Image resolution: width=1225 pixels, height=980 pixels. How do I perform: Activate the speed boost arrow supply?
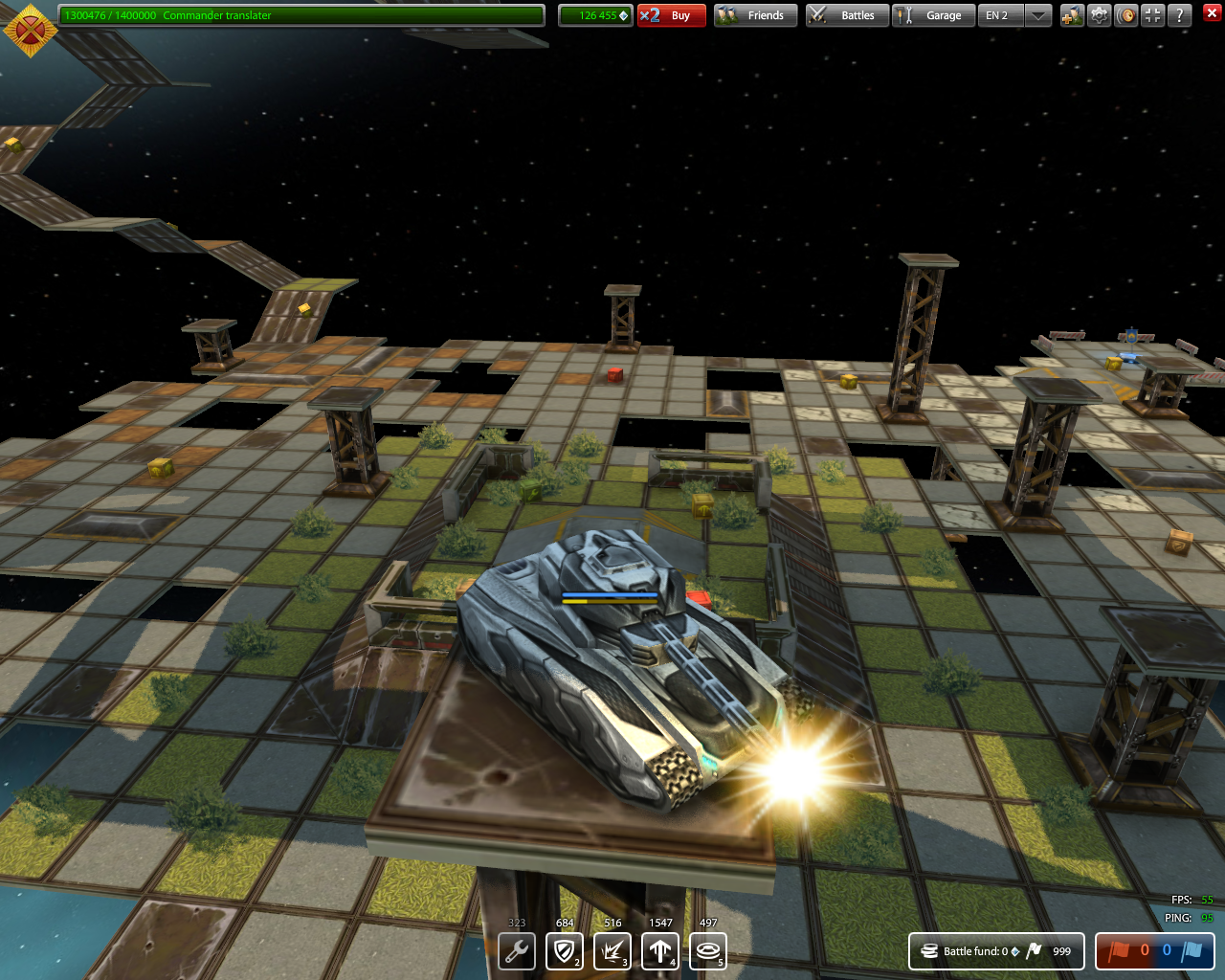click(660, 951)
